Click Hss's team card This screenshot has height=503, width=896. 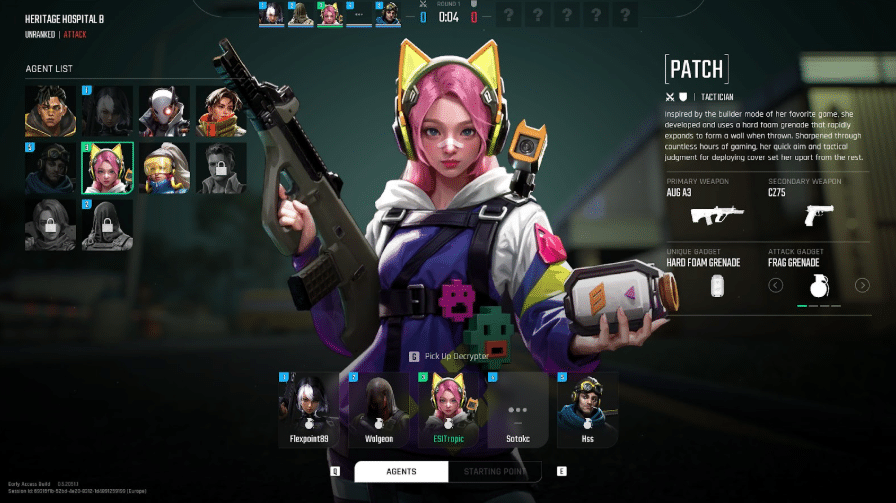pyautogui.click(x=587, y=410)
